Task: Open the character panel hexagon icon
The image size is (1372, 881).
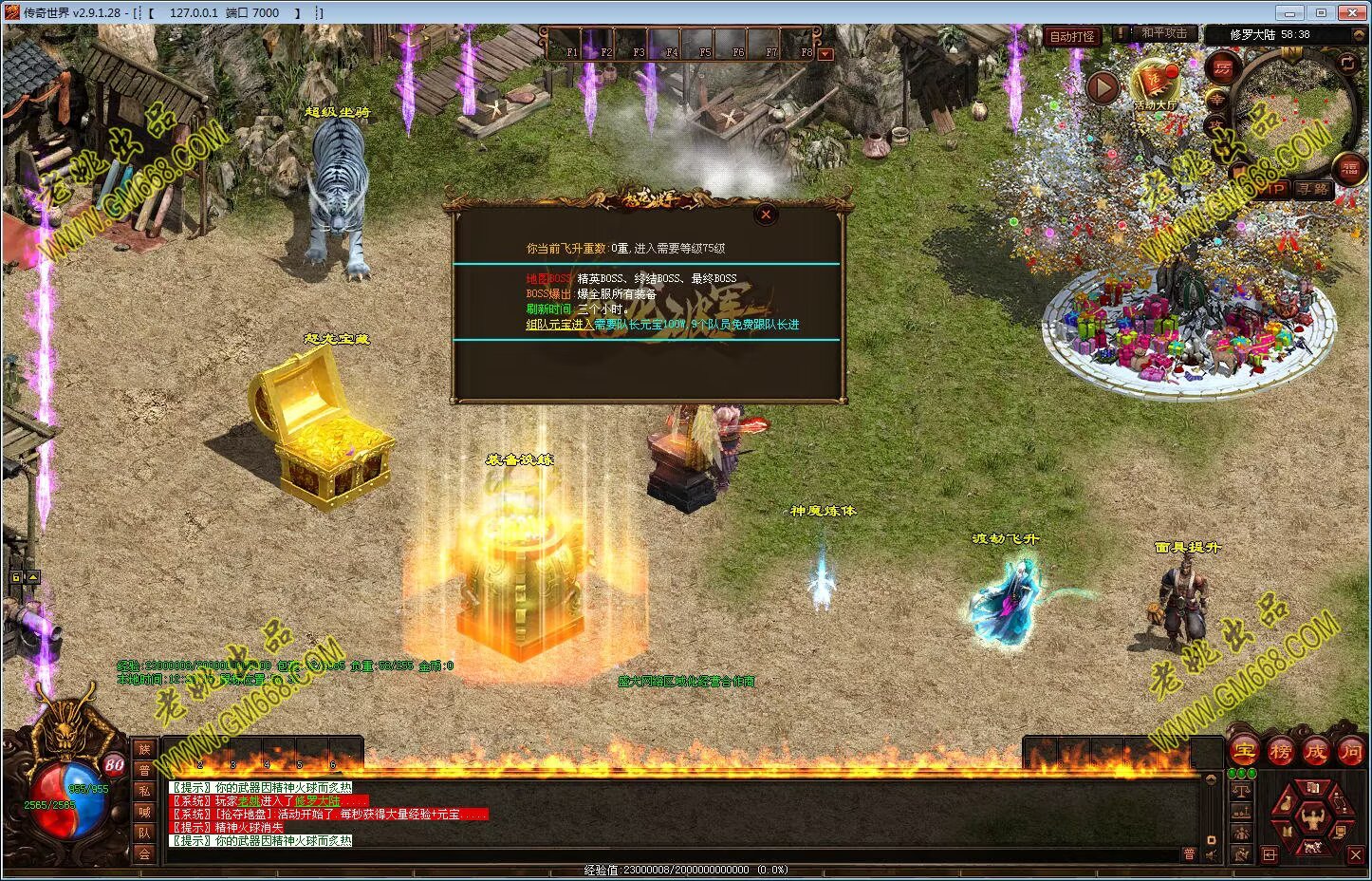Action: (1313, 817)
